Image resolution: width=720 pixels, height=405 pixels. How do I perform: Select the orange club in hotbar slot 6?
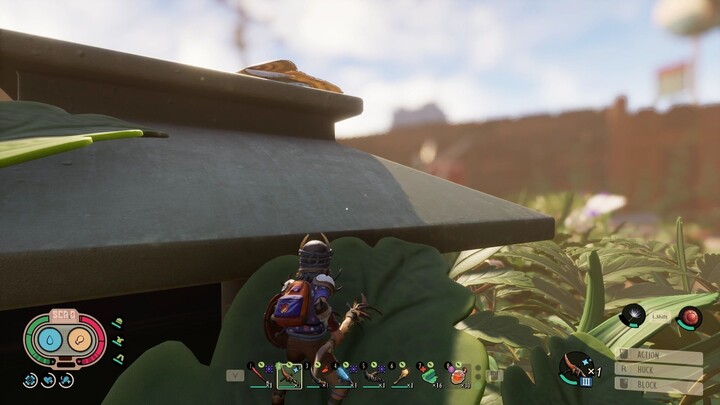pos(401,375)
